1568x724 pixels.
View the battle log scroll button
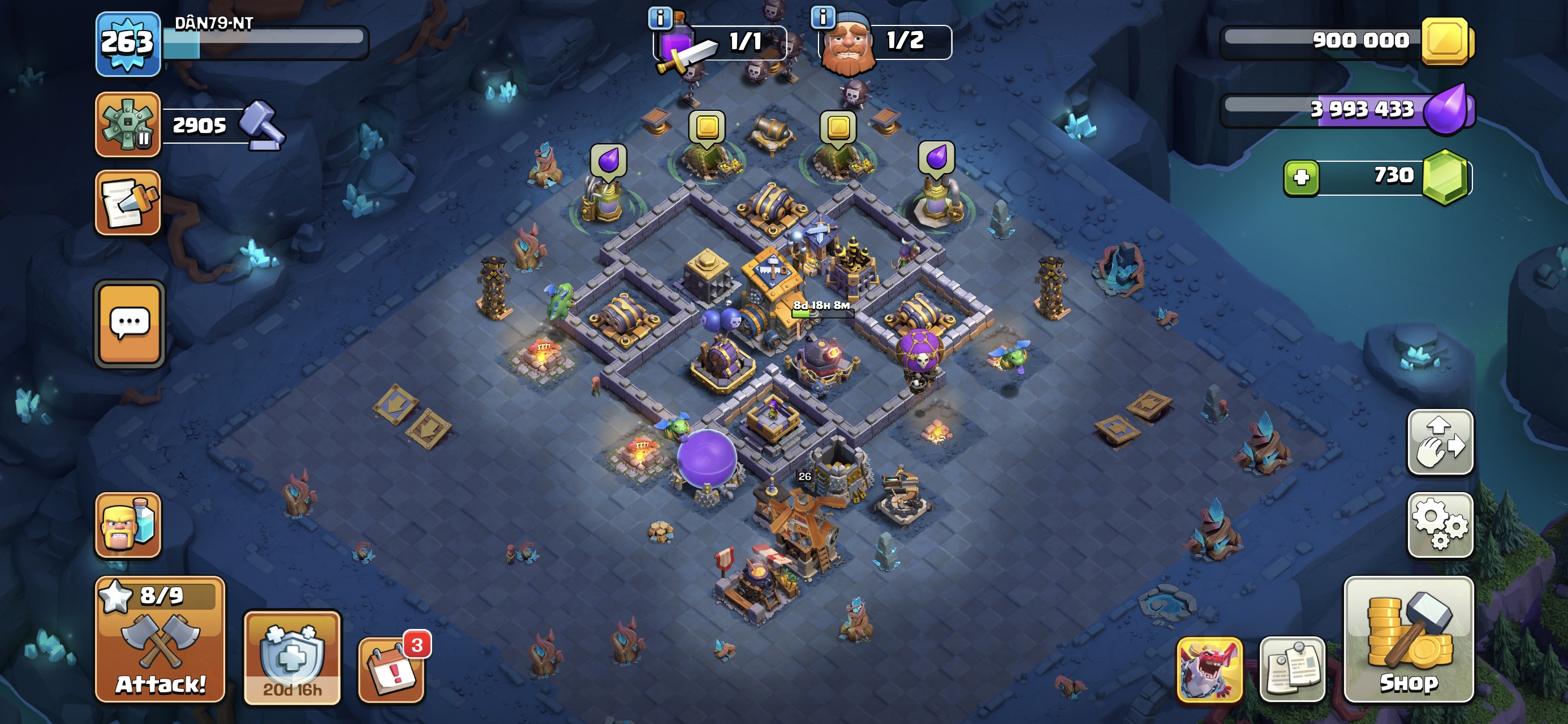point(128,202)
